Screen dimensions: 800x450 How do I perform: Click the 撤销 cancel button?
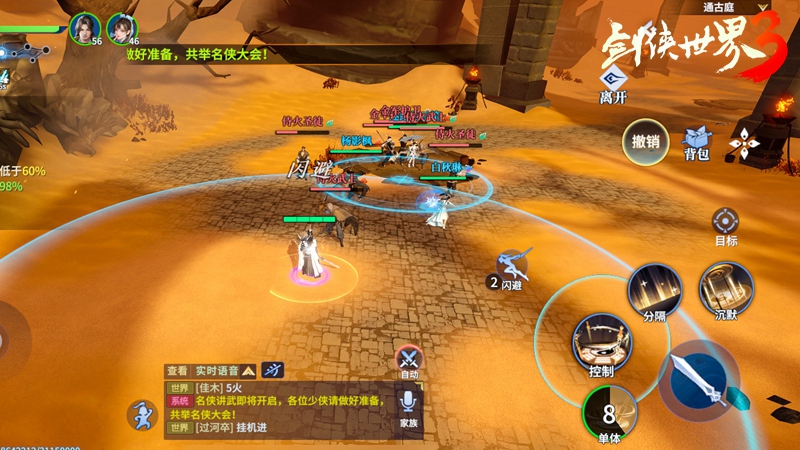[x=645, y=141]
